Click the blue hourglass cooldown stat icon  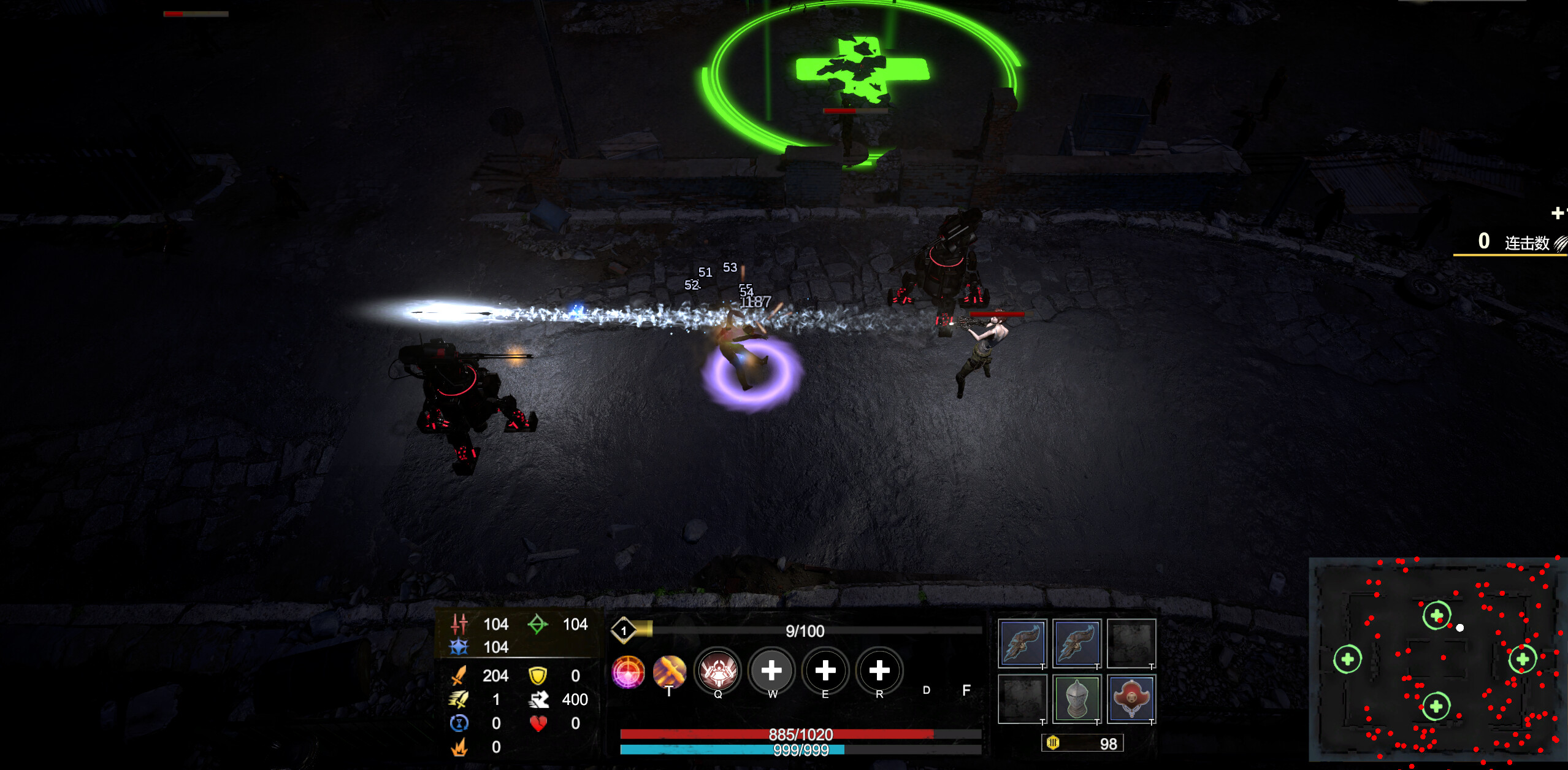pos(459,723)
